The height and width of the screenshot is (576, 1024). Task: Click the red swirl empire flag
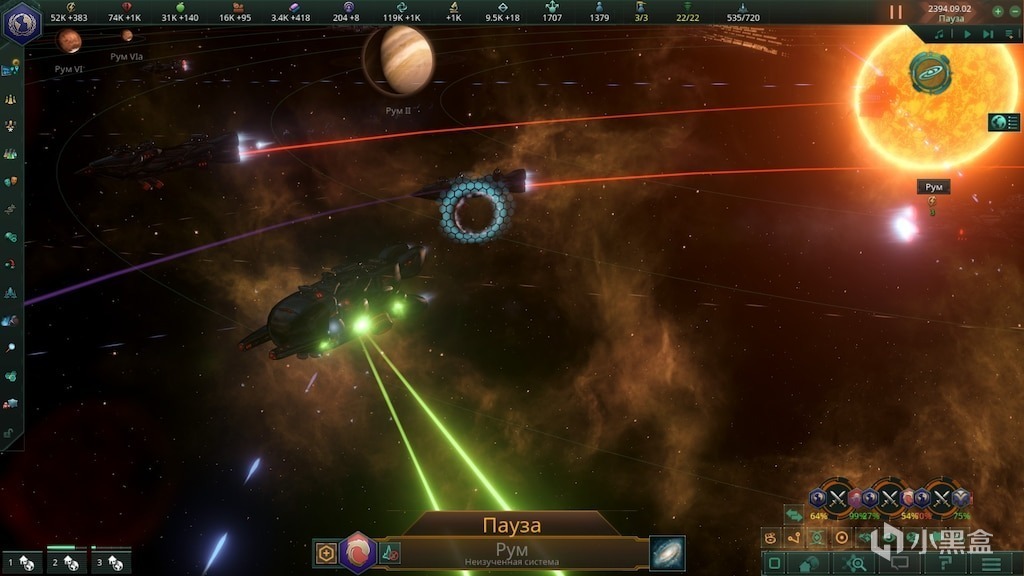(x=357, y=553)
